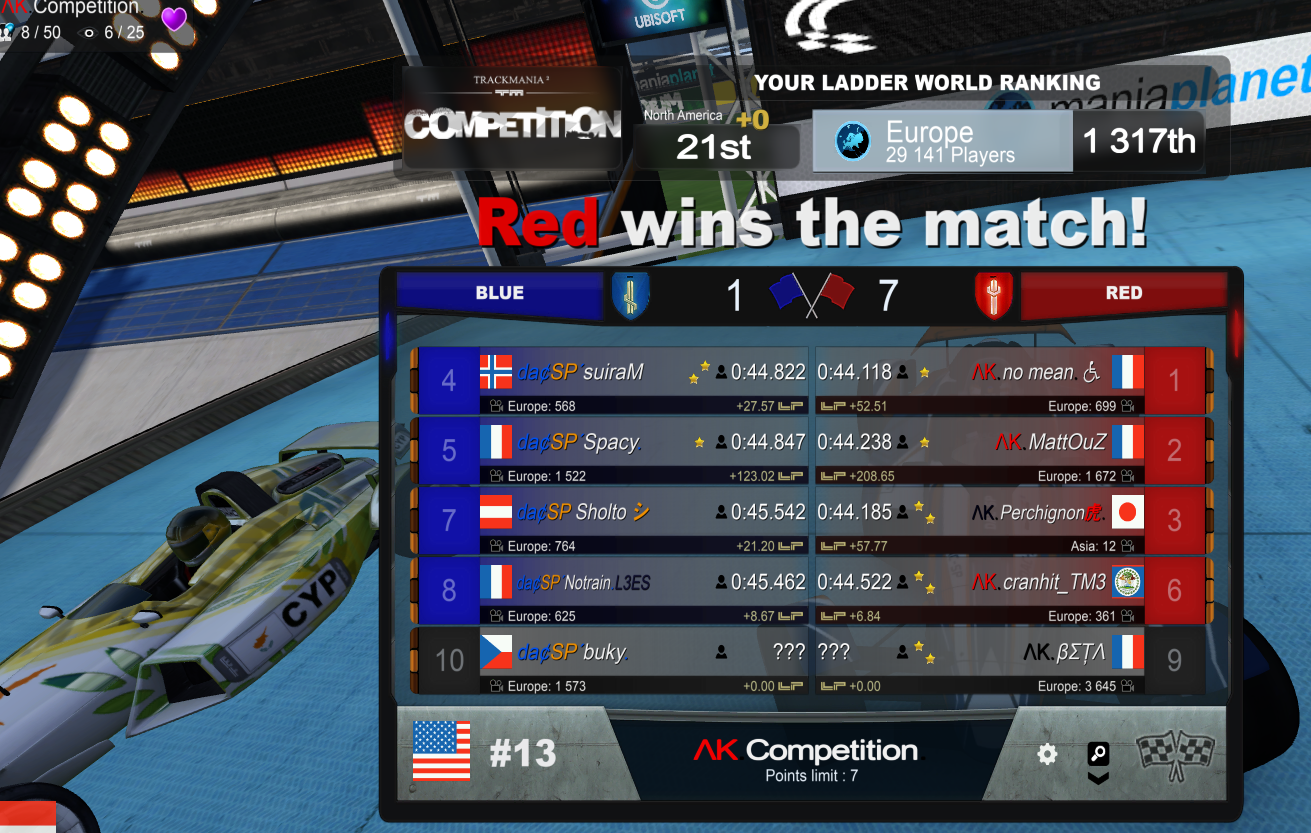Click the checkered flags icon
This screenshot has height=833, width=1311.
pos(1175,753)
